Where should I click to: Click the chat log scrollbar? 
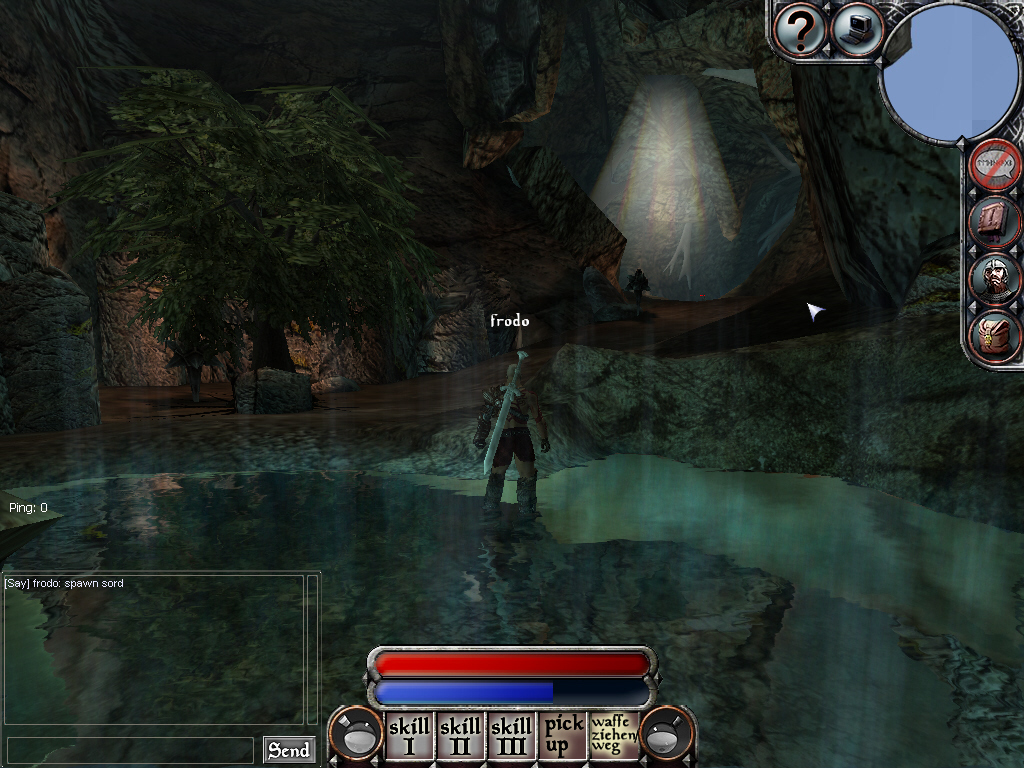tap(312, 648)
